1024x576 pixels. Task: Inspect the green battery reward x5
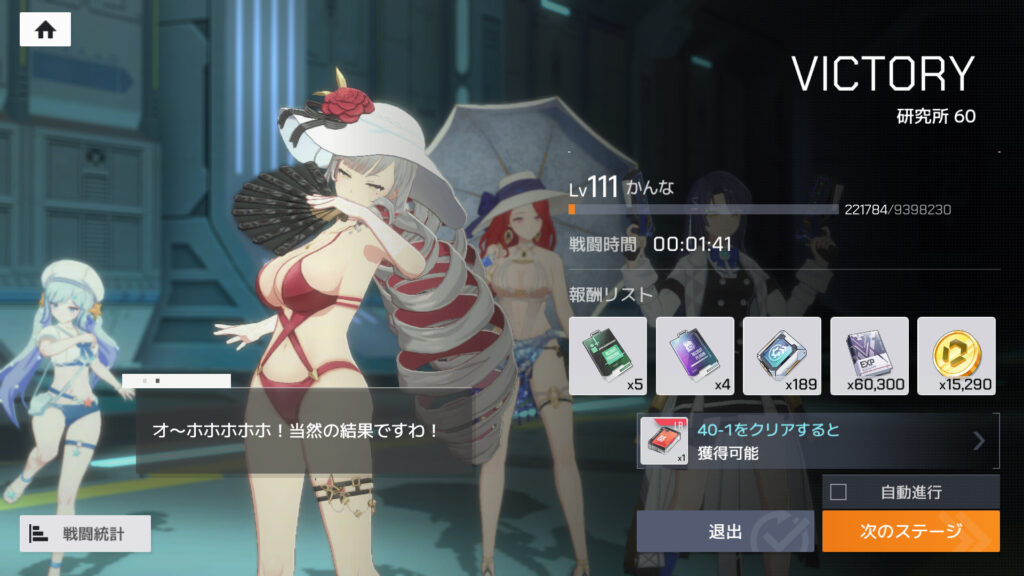click(x=608, y=355)
